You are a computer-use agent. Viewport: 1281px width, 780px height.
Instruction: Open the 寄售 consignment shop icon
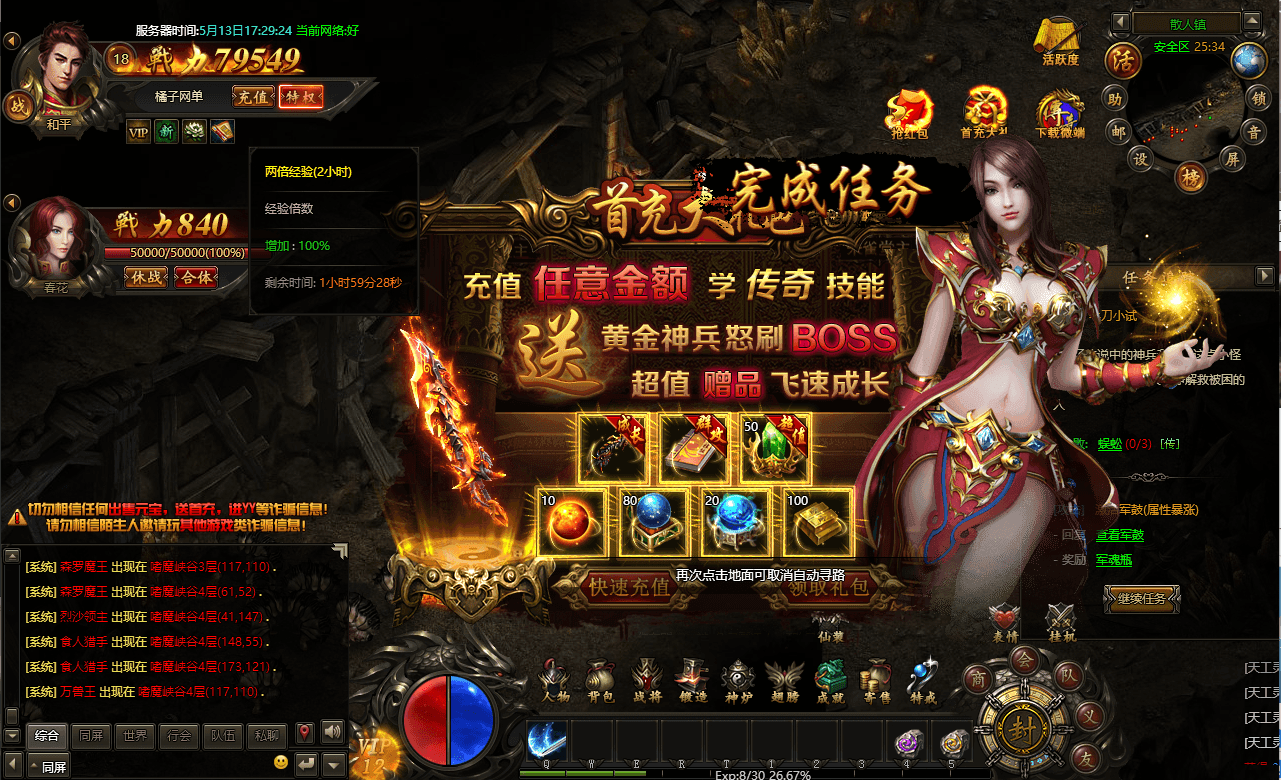[x=876, y=680]
